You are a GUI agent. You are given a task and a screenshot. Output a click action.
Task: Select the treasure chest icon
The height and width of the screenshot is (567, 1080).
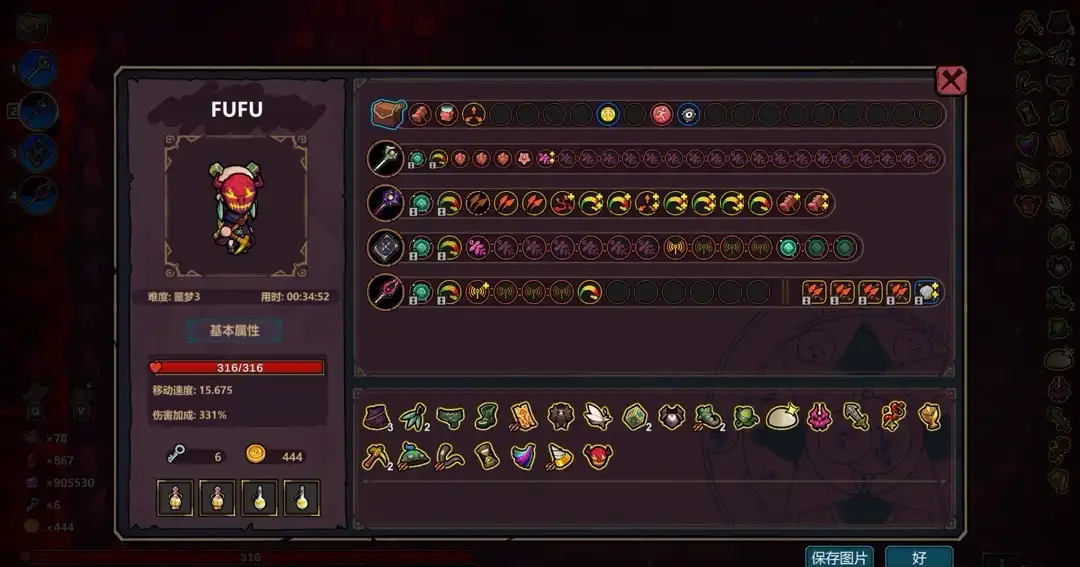point(387,114)
